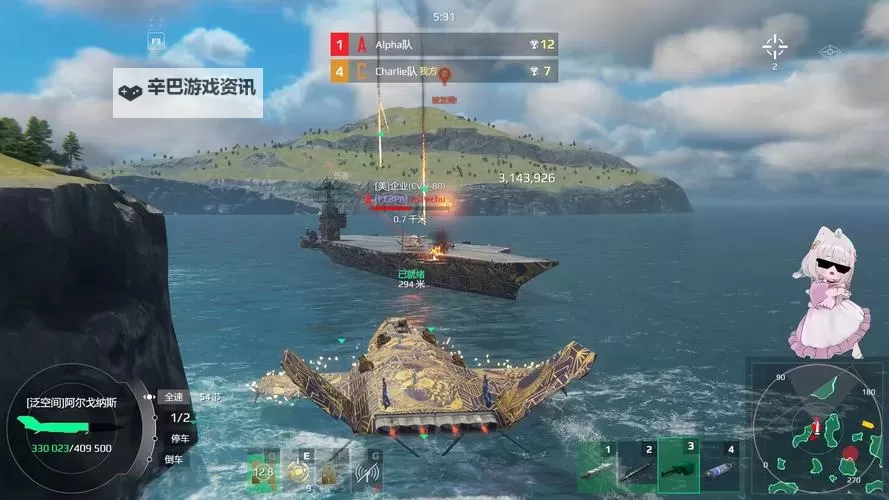Select the 1/2 half speed setting
Viewport: 889px width, 500px height.
[182, 418]
